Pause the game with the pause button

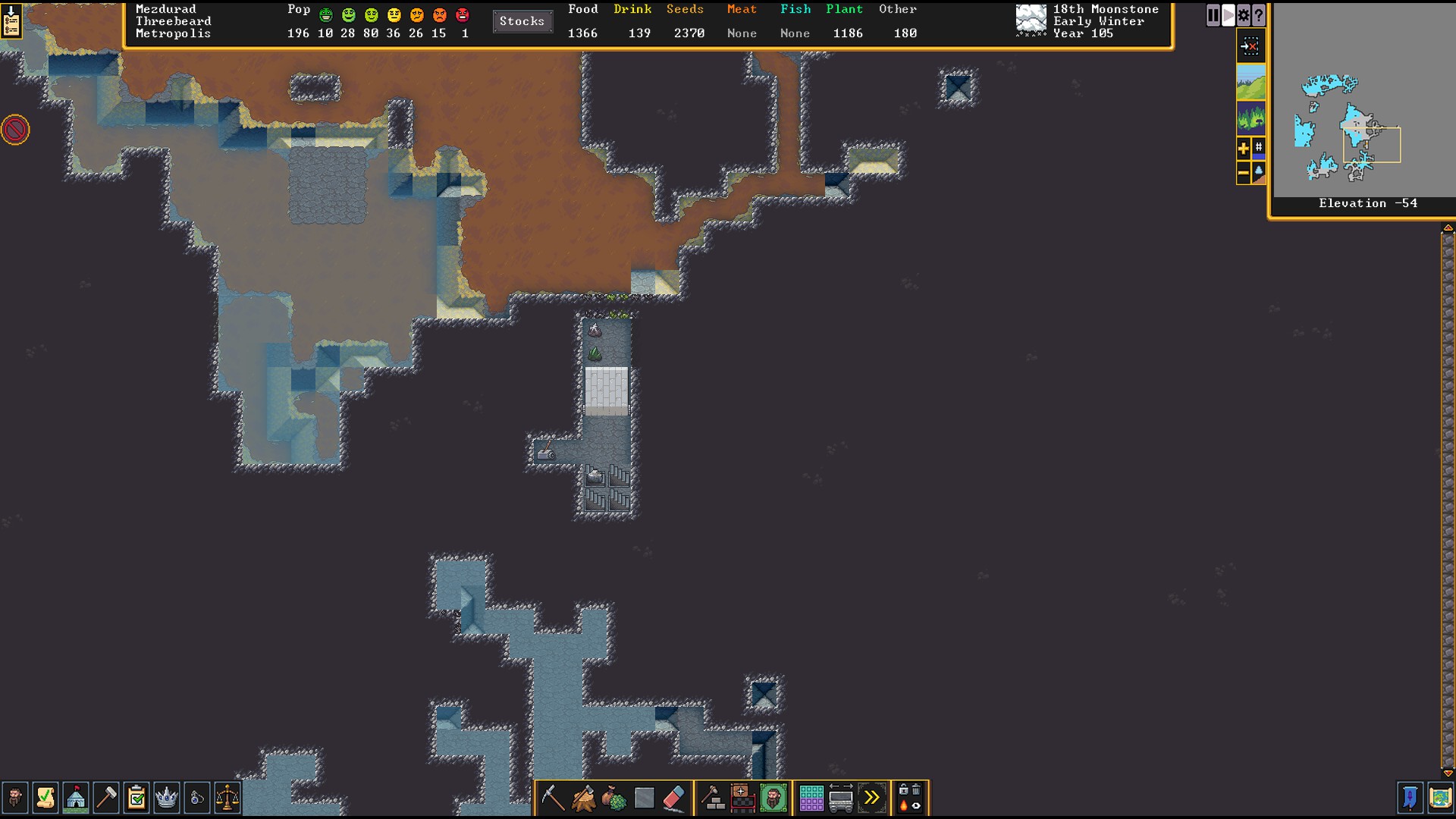pyautogui.click(x=1213, y=15)
